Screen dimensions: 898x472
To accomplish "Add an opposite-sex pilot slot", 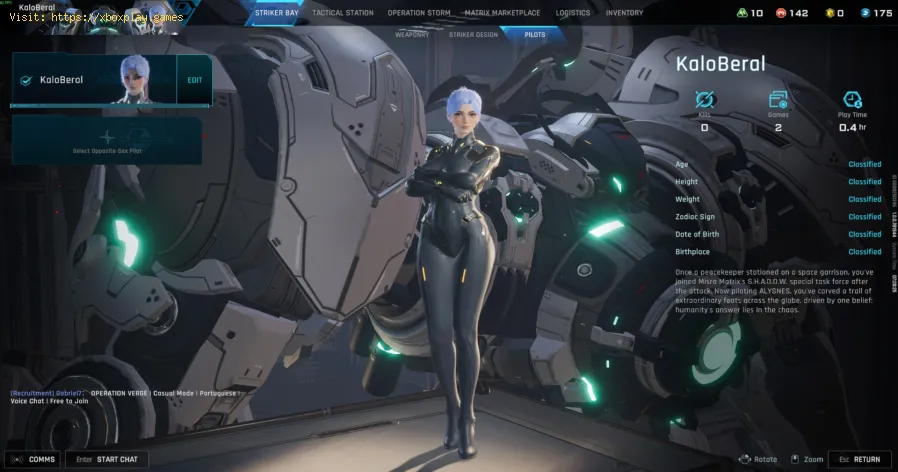I will point(107,140).
